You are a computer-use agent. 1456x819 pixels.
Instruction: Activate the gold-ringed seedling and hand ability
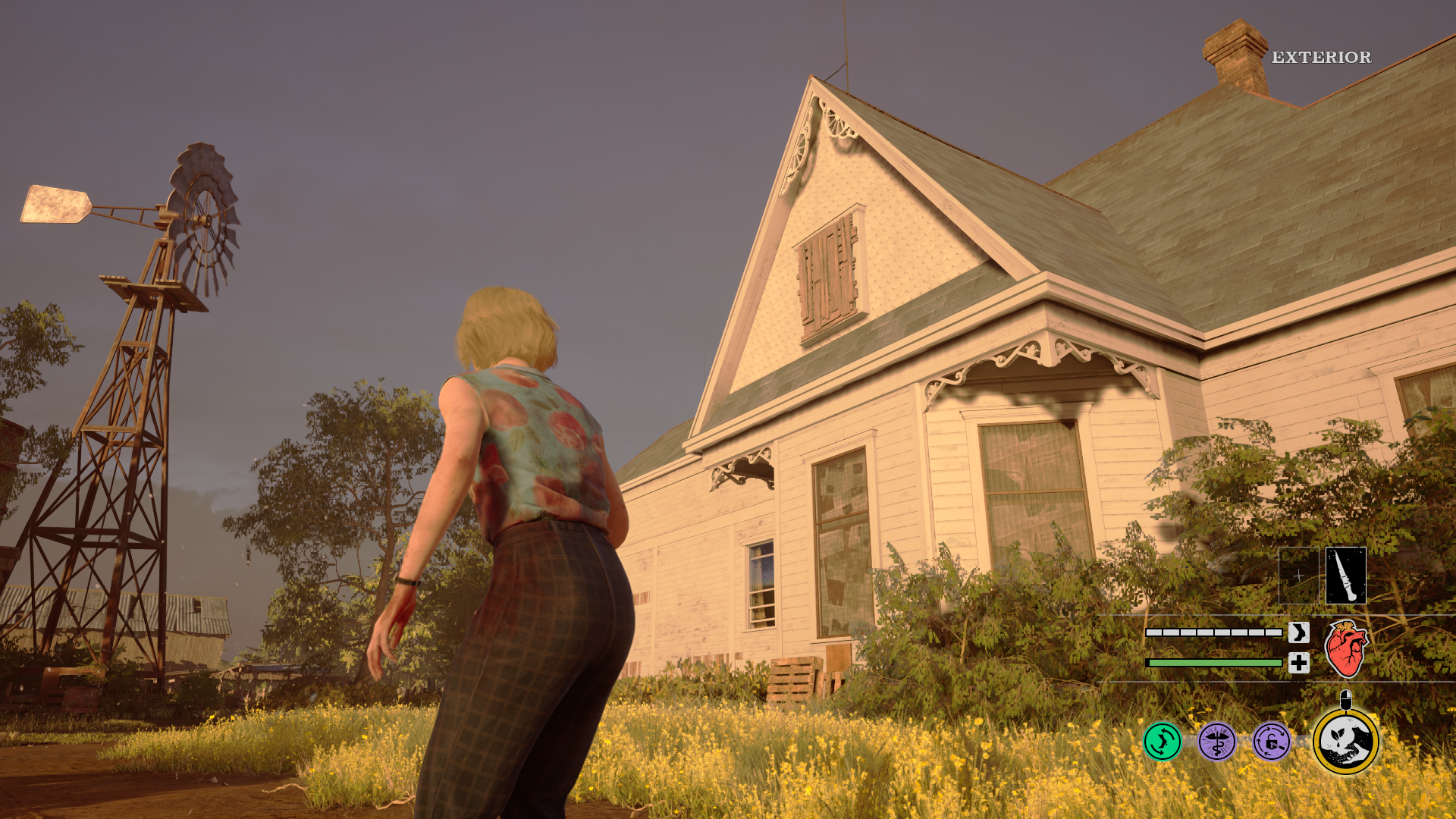(1346, 742)
